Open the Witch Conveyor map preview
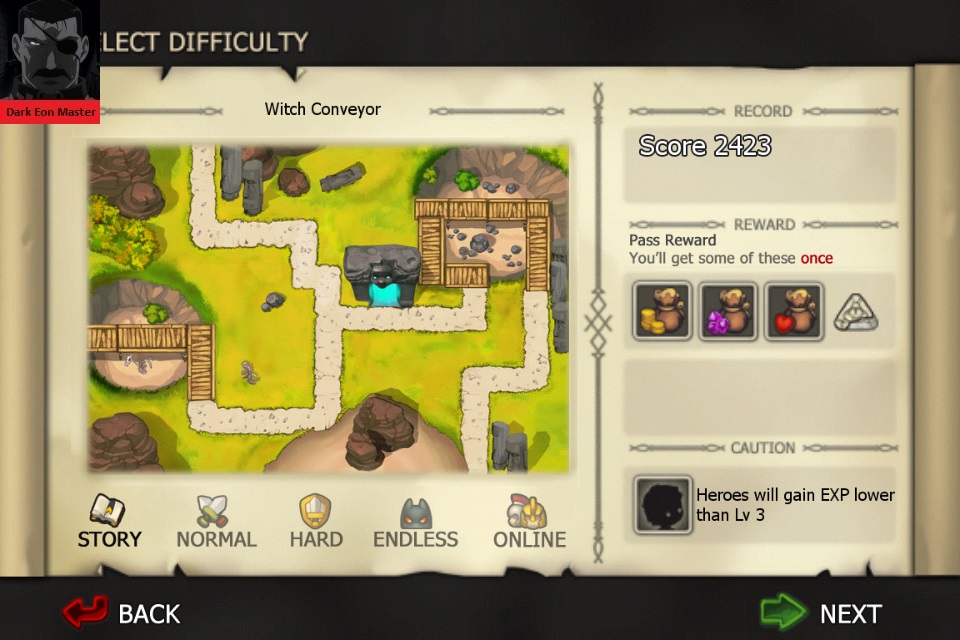Screen dimensions: 960x640 [x=328, y=309]
